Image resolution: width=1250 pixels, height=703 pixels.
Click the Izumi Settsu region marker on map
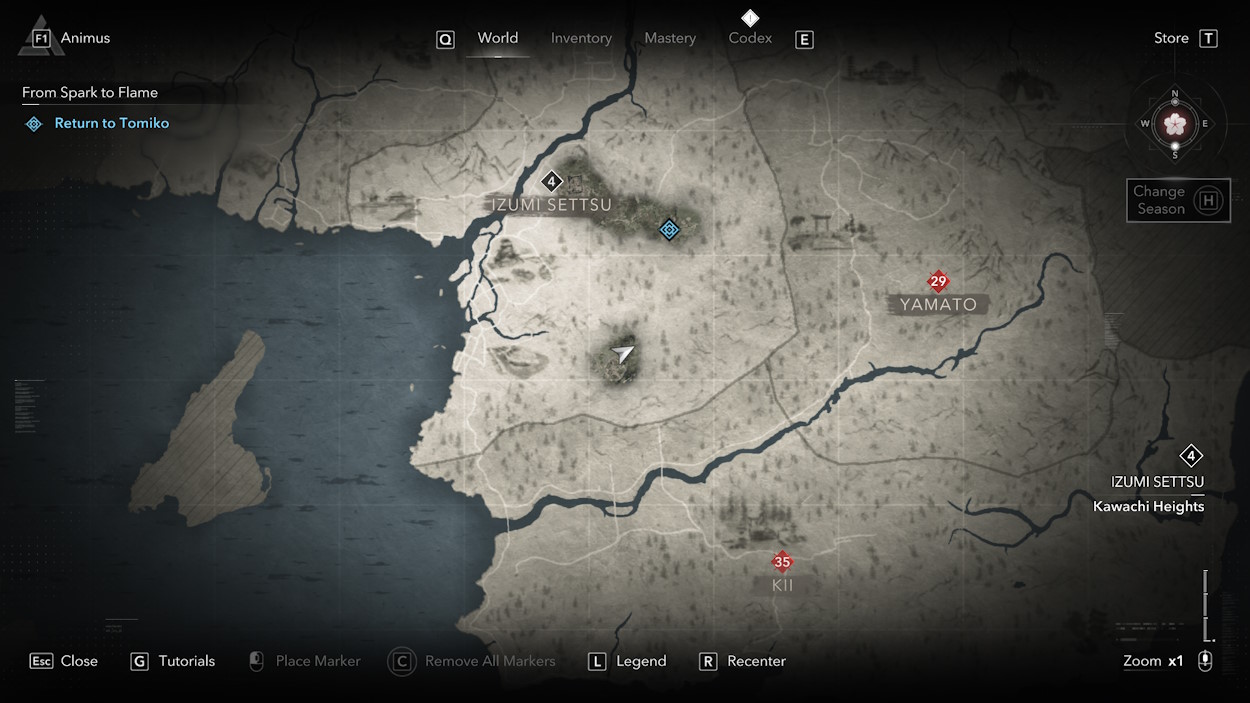(551, 182)
